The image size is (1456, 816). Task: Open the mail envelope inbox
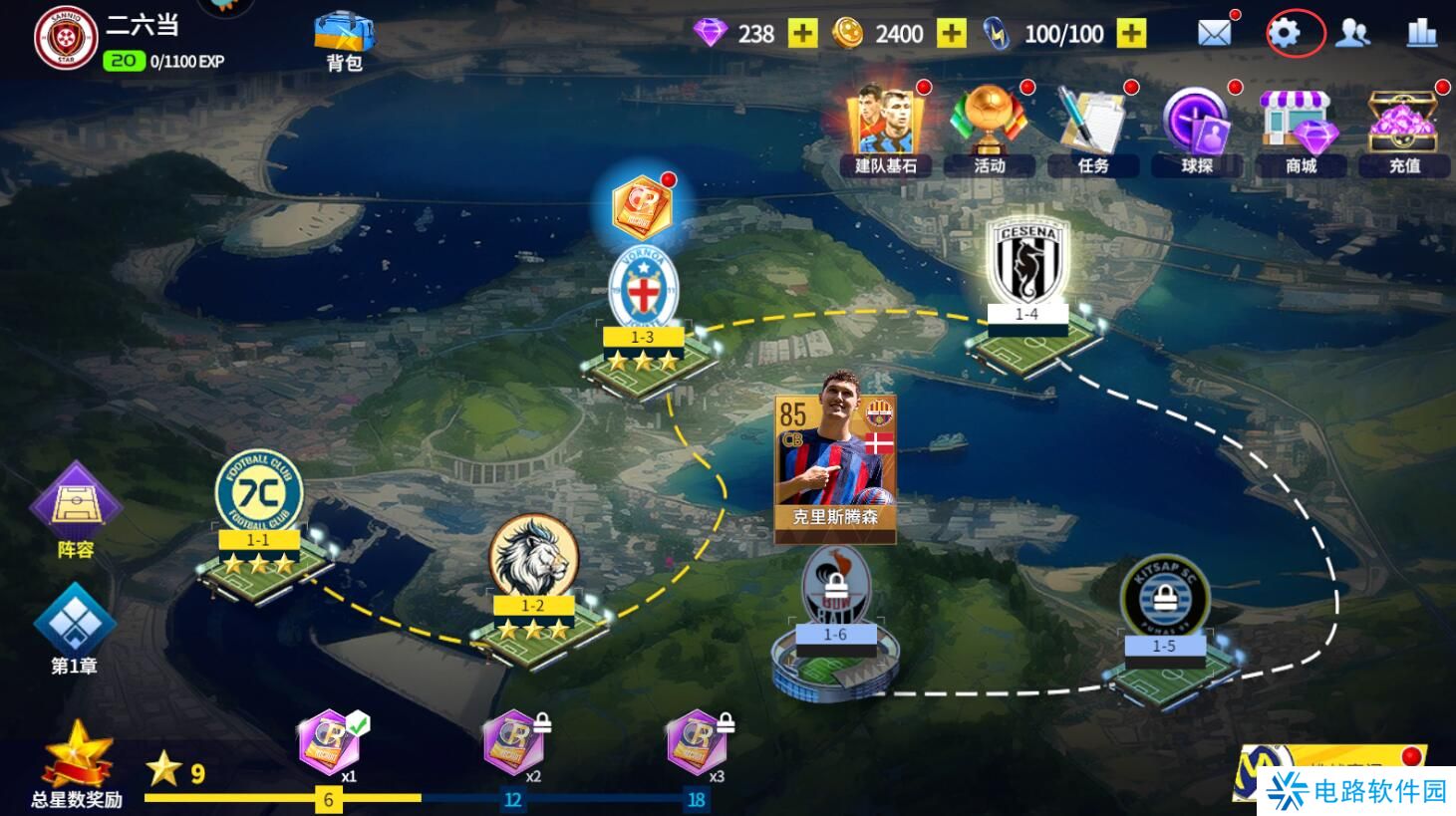point(1214,34)
